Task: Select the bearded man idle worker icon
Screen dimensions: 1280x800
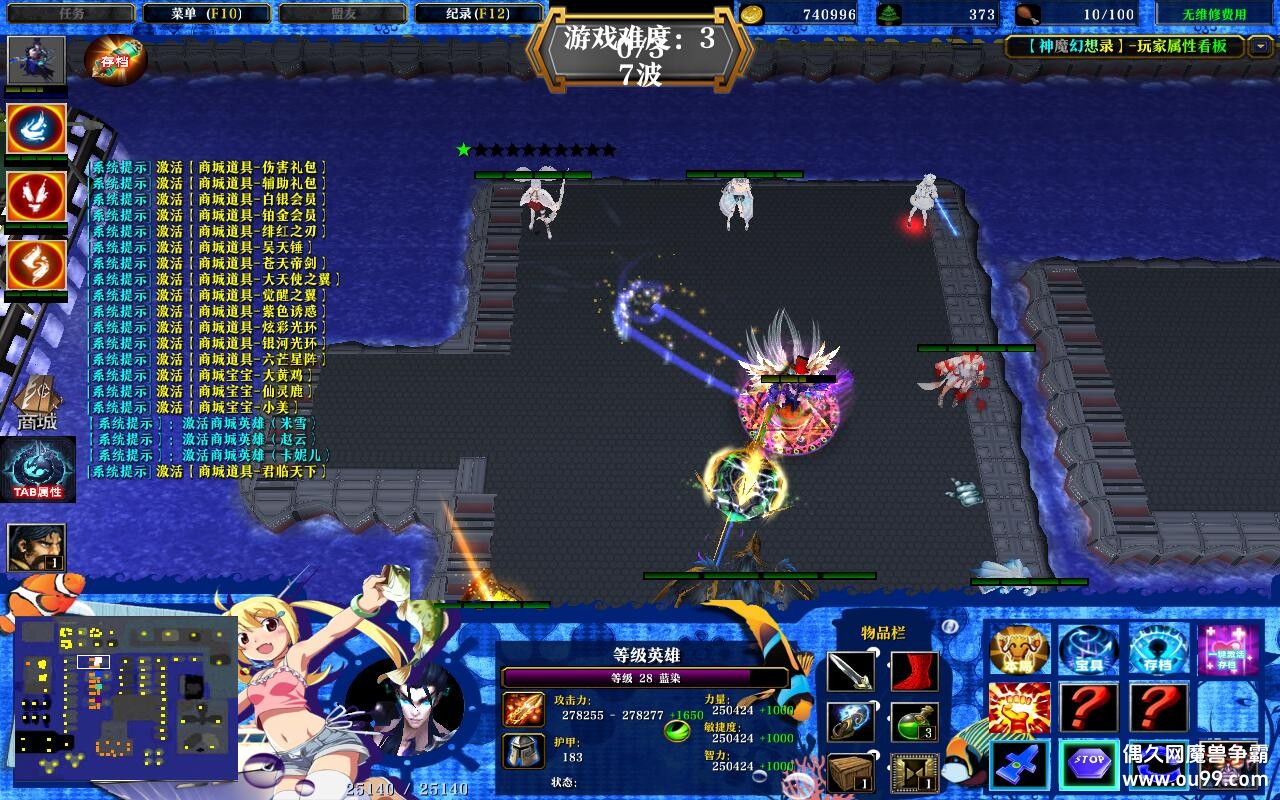Action: tap(37, 547)
